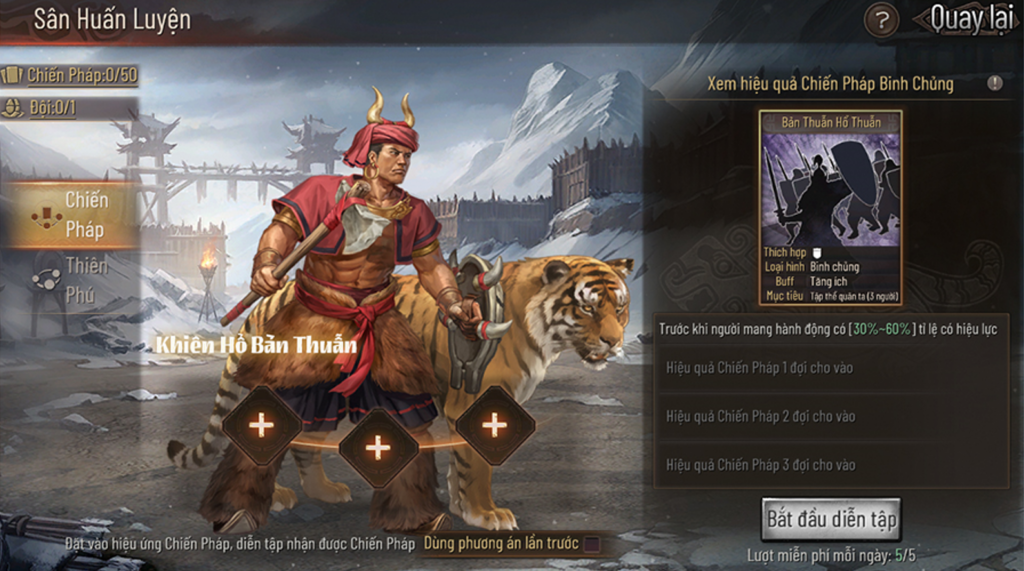Image resolution: width=1024 pixels, height=571 pixels.
Task: Select the Hiệu quả Chiến Pháp 3 row
Action: click(830, 465)
